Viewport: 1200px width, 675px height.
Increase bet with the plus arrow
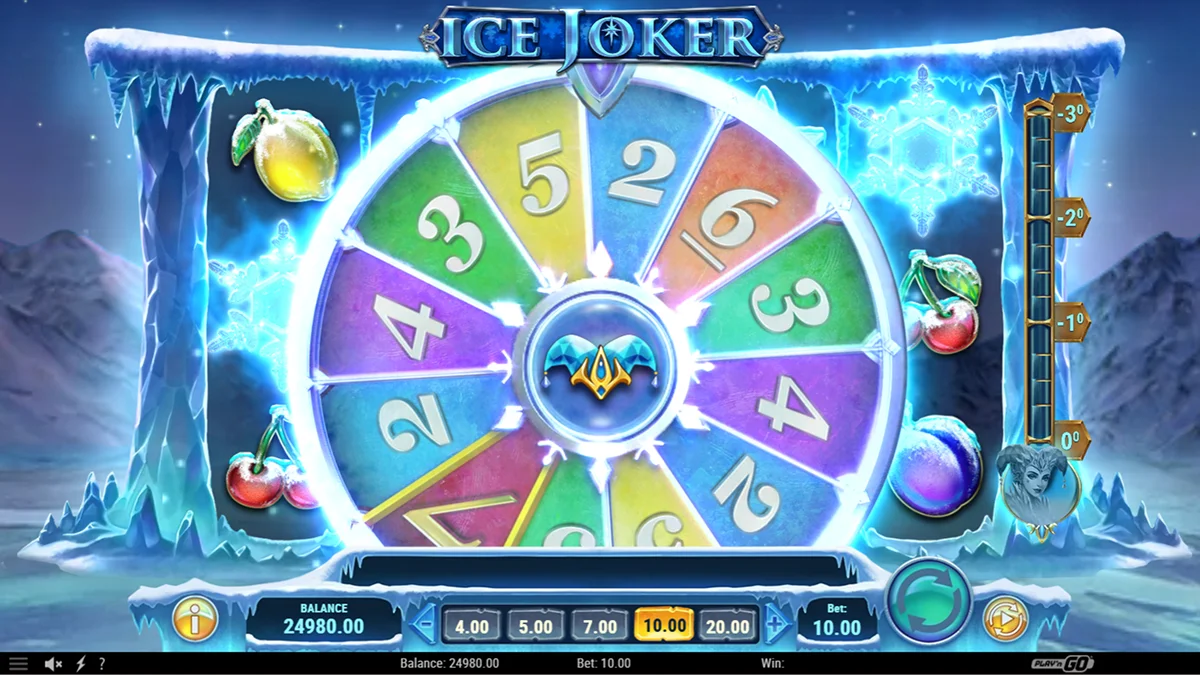coord(776,627)
